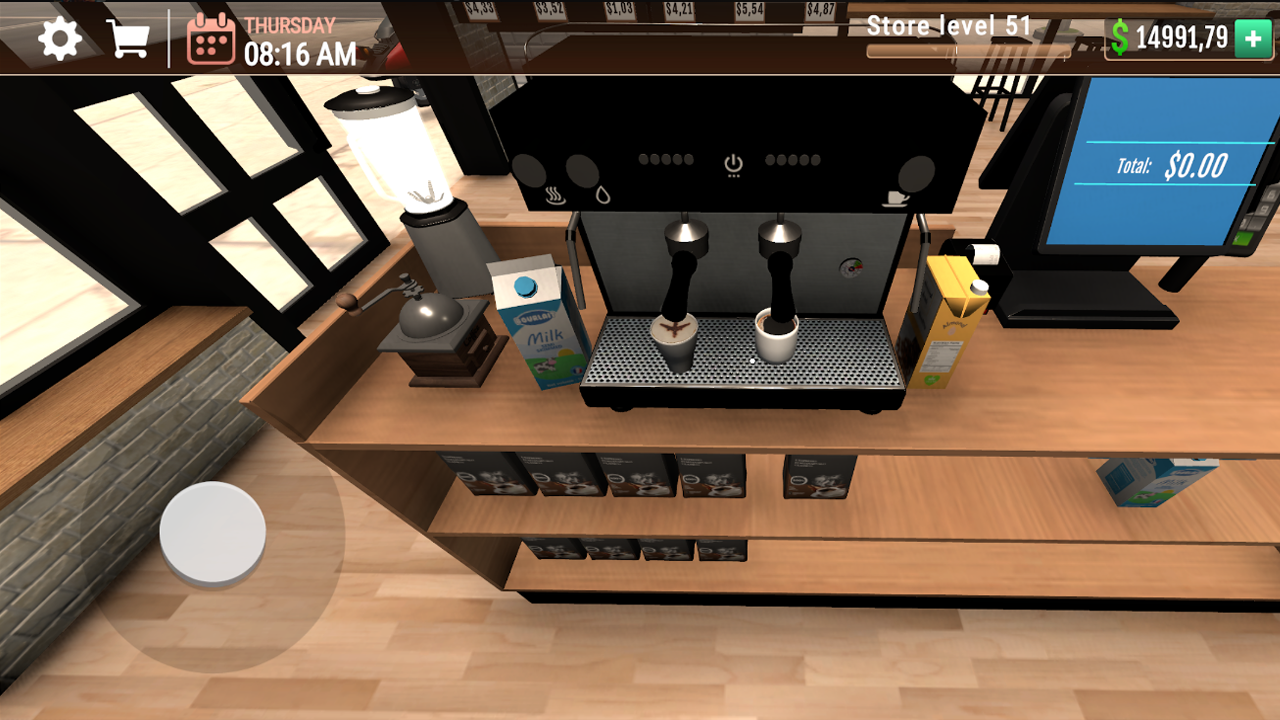Activate the right brew group indicator lights
Image resolution: width=1280 pixels, height=720 pixels.
(x=795, y=158)
